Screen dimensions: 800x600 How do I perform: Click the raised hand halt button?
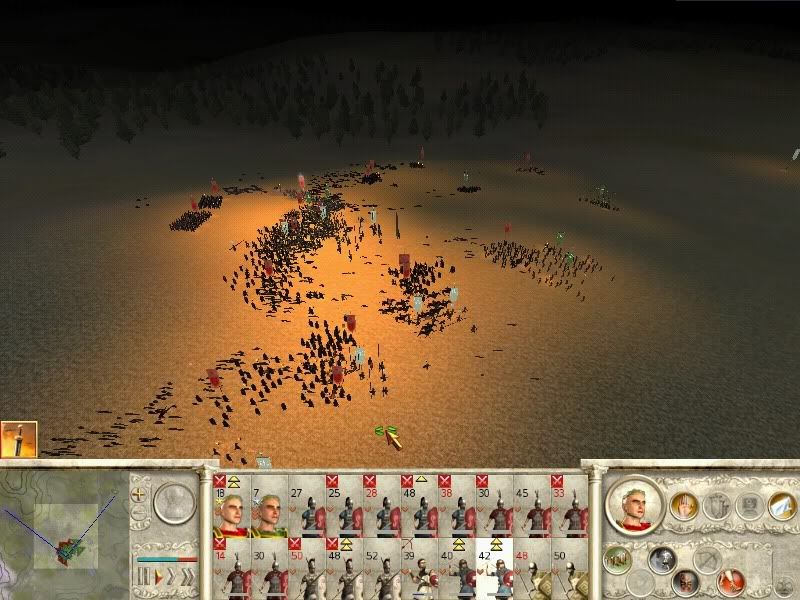[683, 507]
